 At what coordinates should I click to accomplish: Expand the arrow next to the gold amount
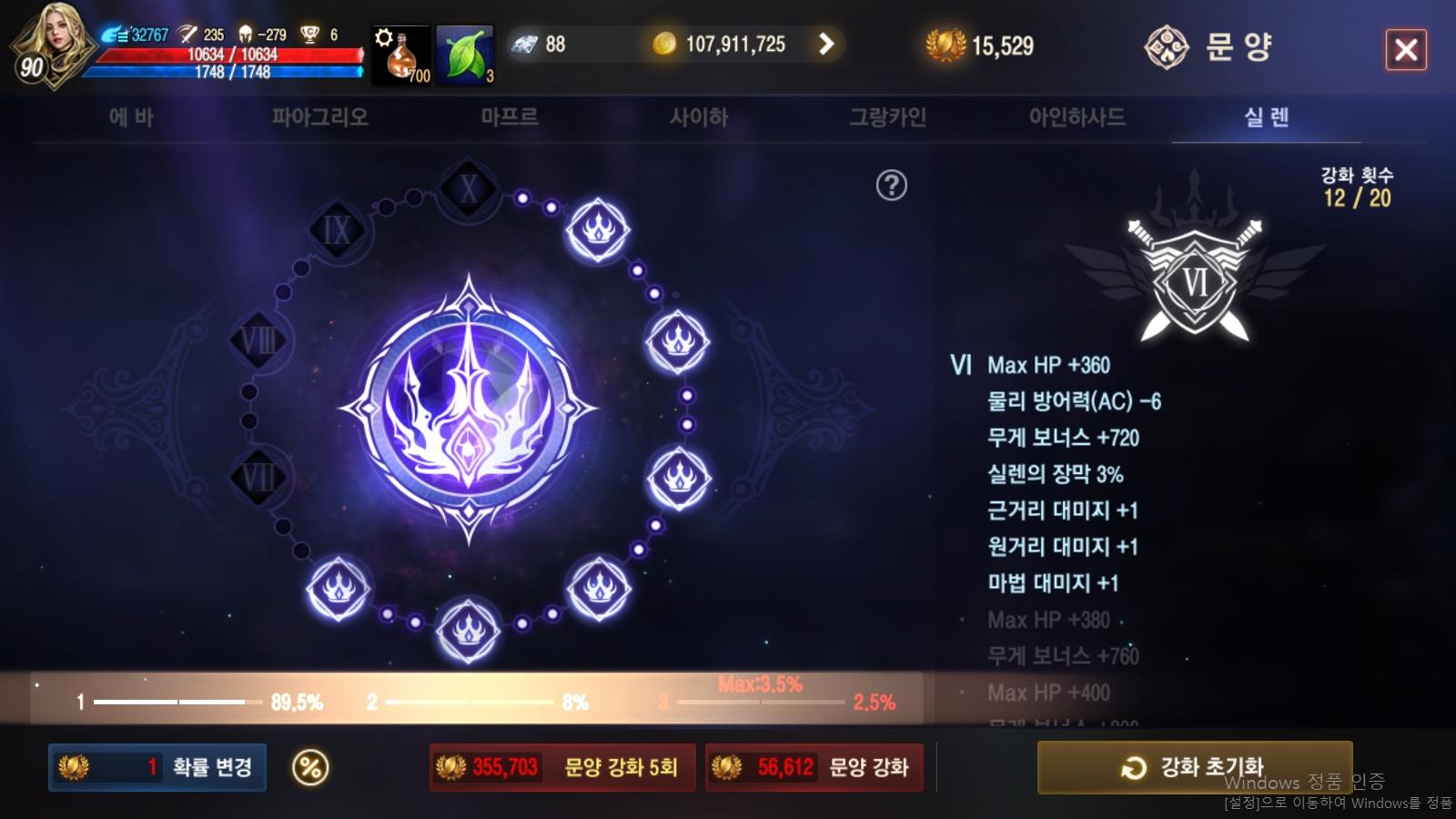point(826,43)
